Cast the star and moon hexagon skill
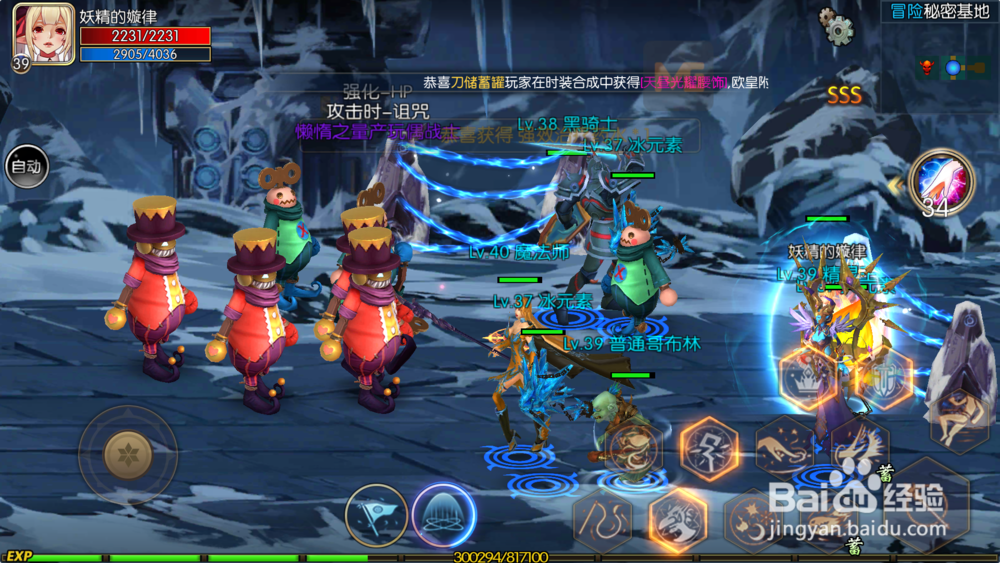The height and width of the screenshot is (563, 1000). [x=752, y=520]
